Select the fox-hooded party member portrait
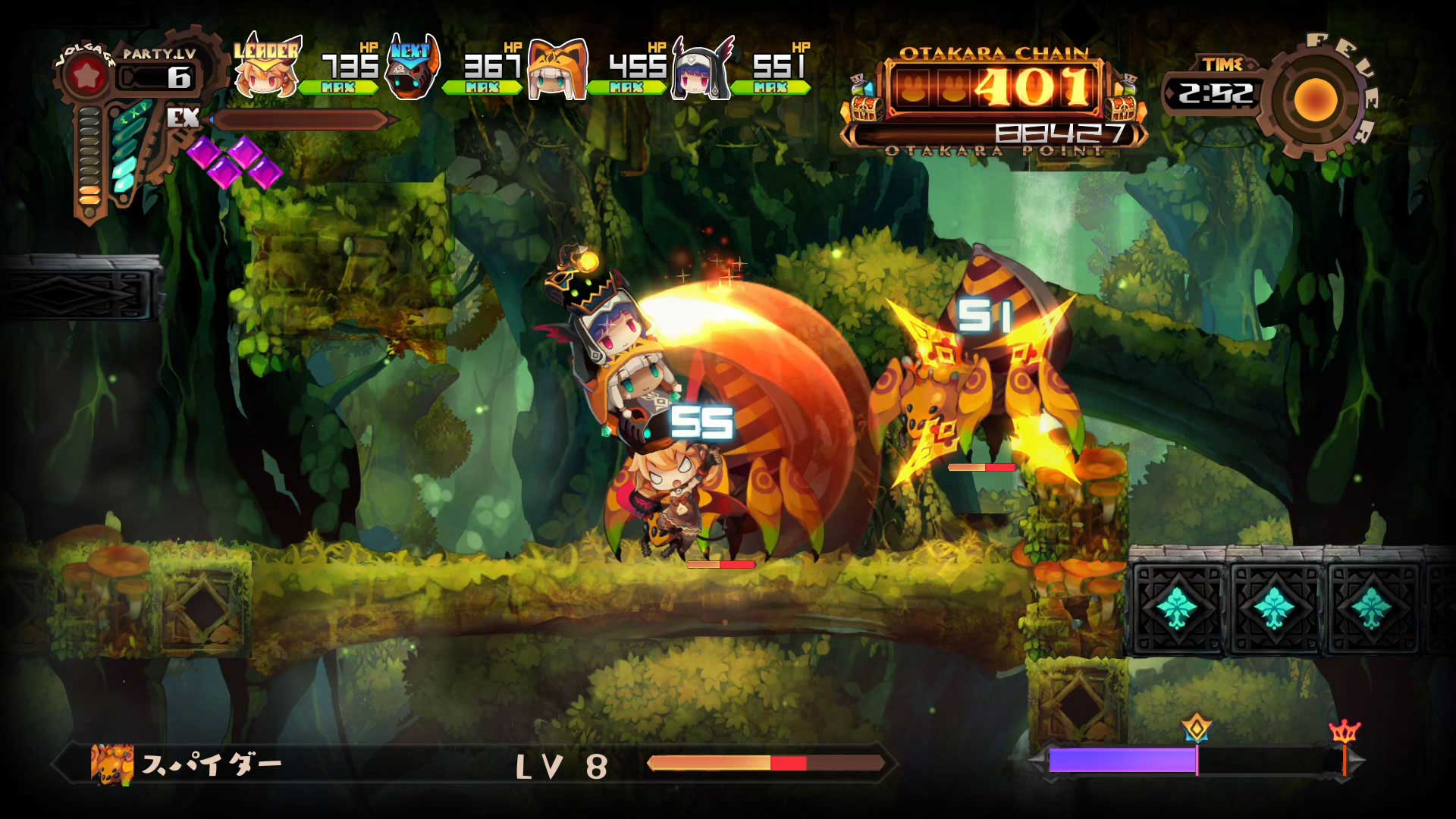1456x819 pixels. point(557,72)
